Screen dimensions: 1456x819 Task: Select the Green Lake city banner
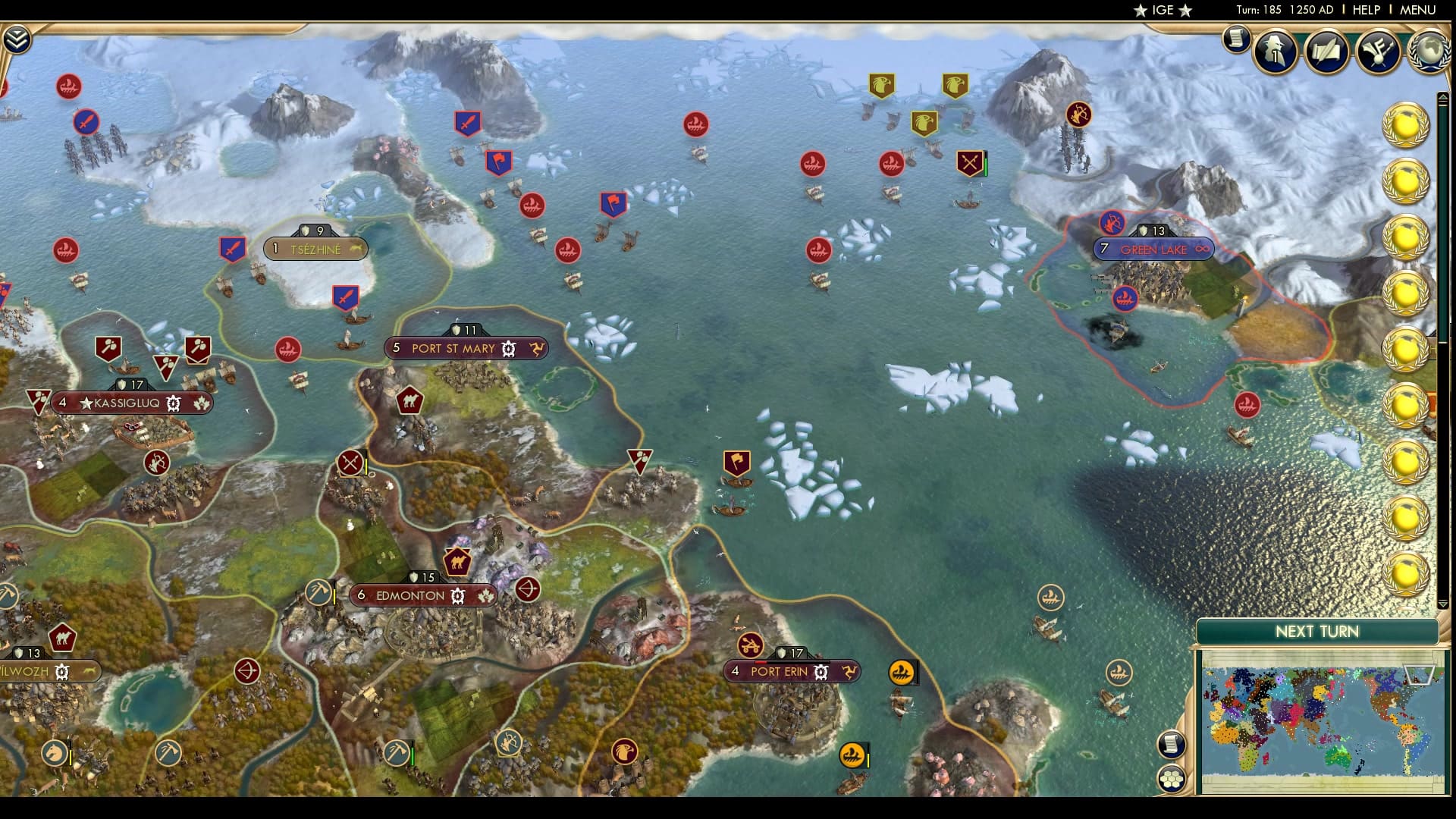(x=1153, y=248)
